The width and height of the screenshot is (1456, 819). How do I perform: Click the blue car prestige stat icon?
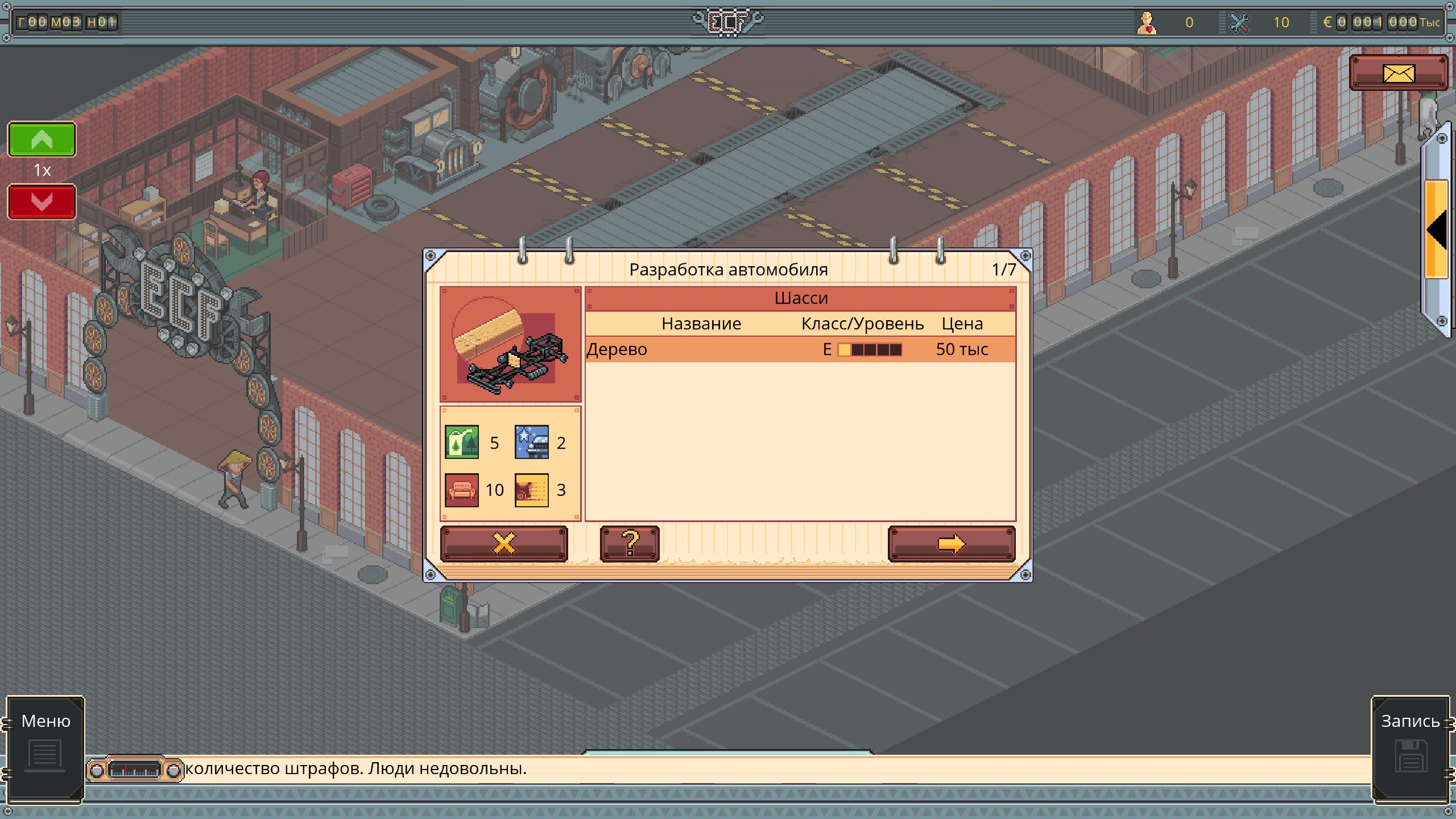coord(531,442)
